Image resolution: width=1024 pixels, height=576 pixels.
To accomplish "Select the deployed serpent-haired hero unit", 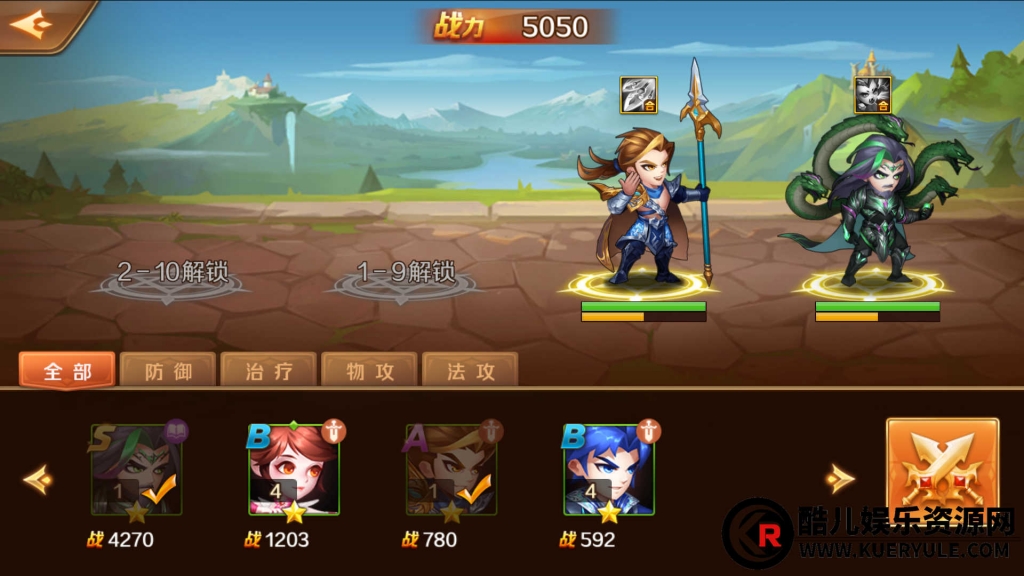I will coord(873,215).
